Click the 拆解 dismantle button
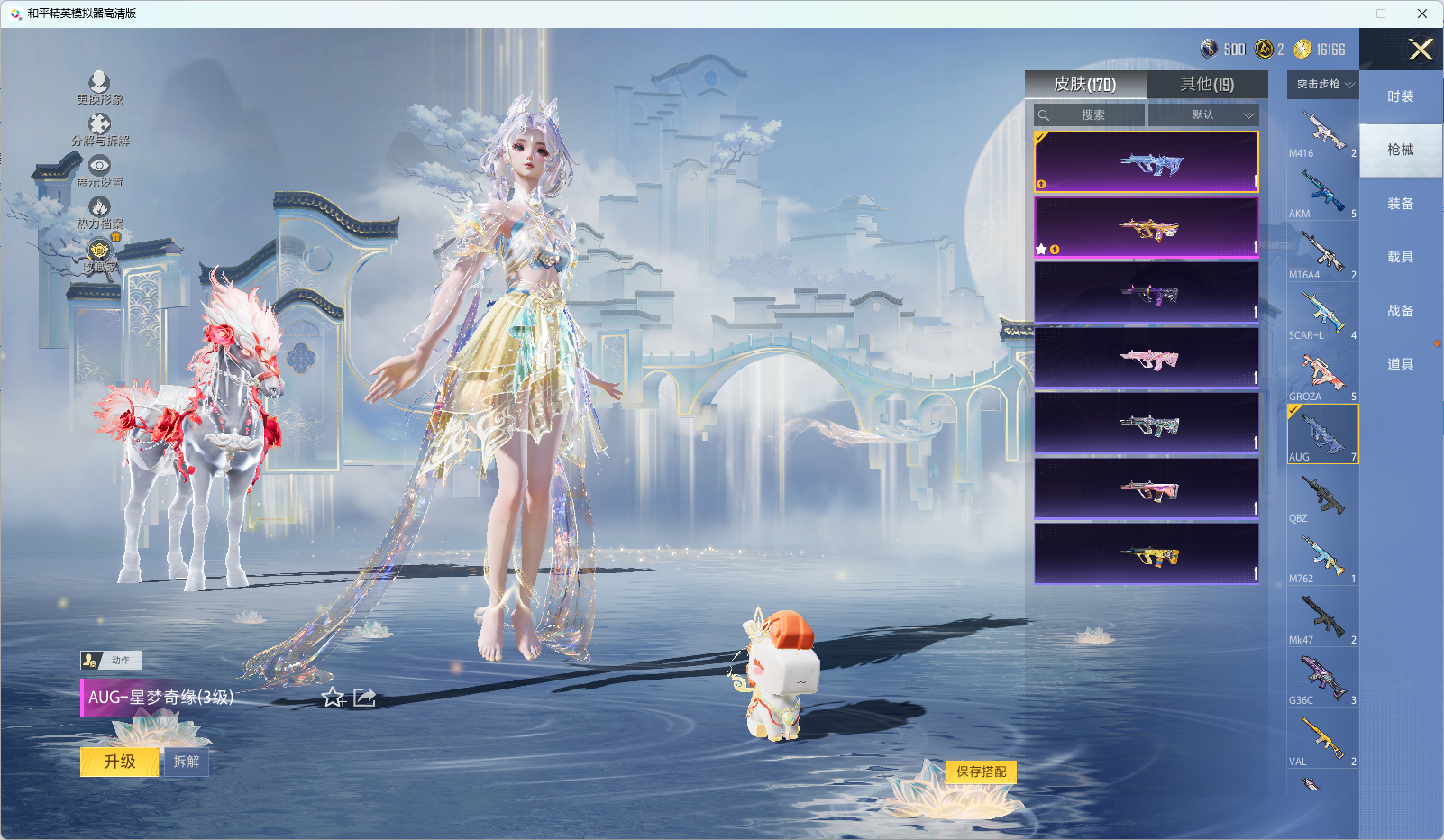The width and height of the screenshot is (1444, 840). (x=187, y=762)
